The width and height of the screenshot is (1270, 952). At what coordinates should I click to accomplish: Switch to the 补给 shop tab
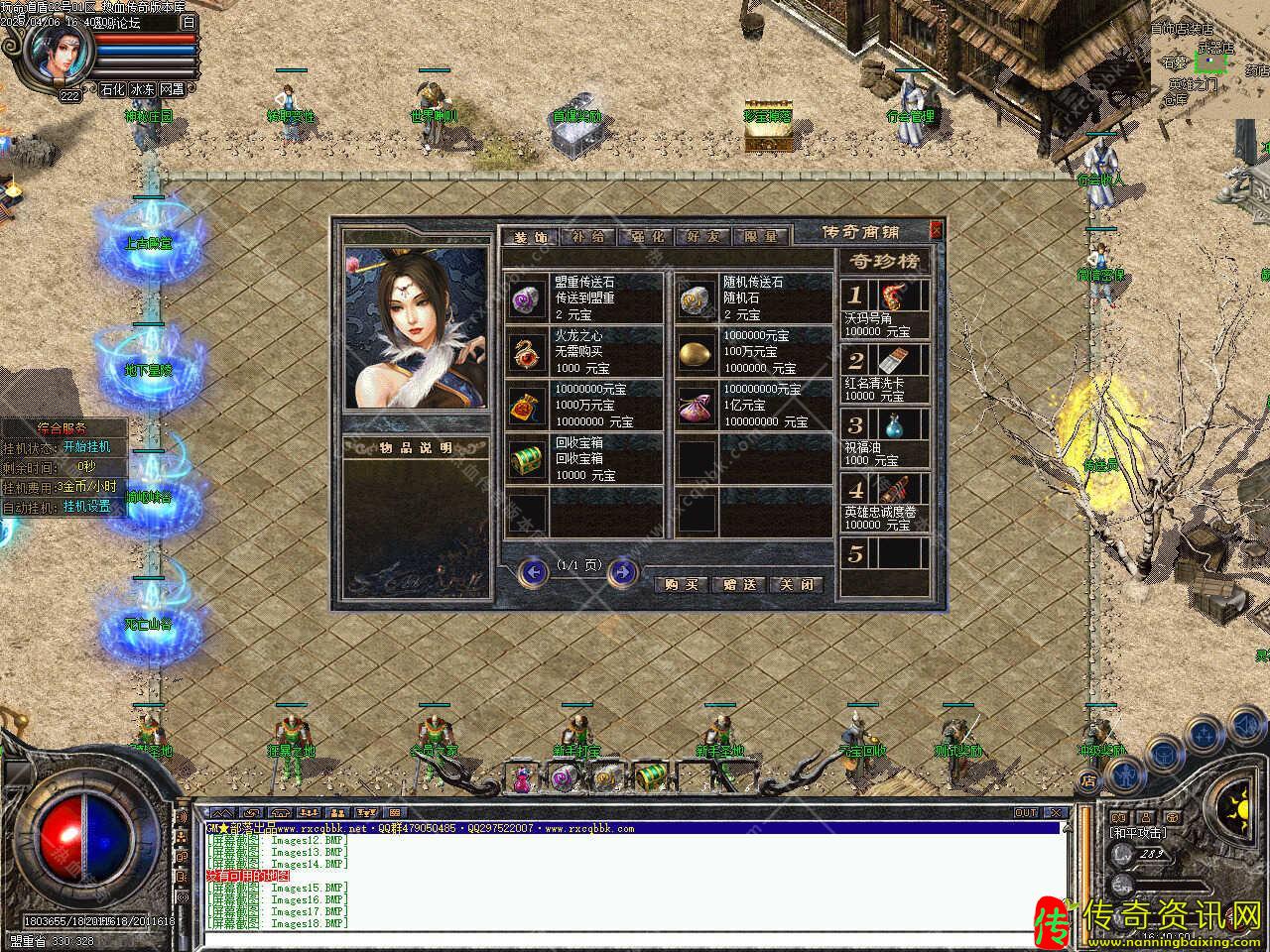coord(586,237)
